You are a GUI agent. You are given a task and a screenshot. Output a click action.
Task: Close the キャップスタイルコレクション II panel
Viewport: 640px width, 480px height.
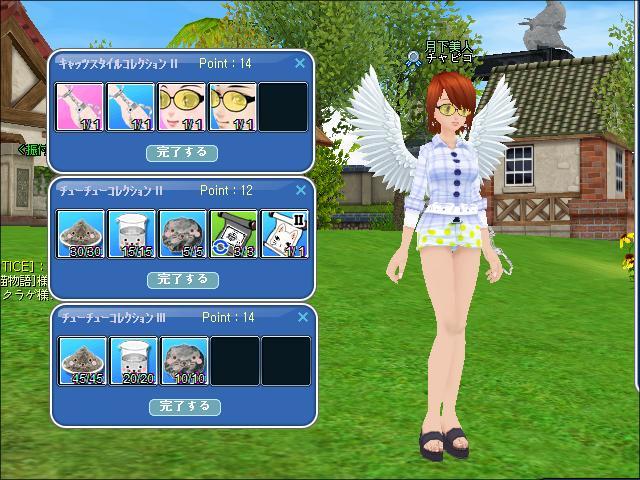coord(300,63)
